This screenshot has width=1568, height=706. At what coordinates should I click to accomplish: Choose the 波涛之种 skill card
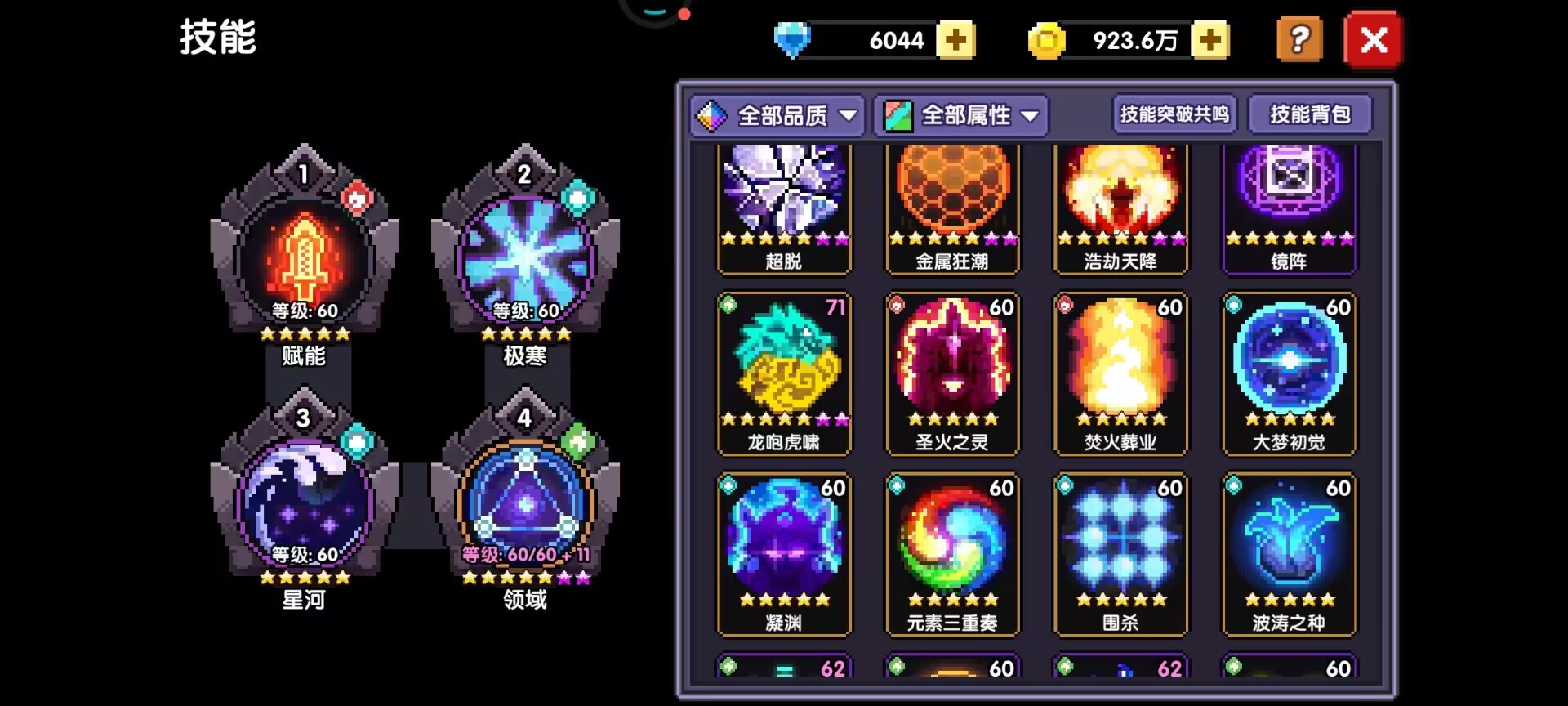(1289, 554)
